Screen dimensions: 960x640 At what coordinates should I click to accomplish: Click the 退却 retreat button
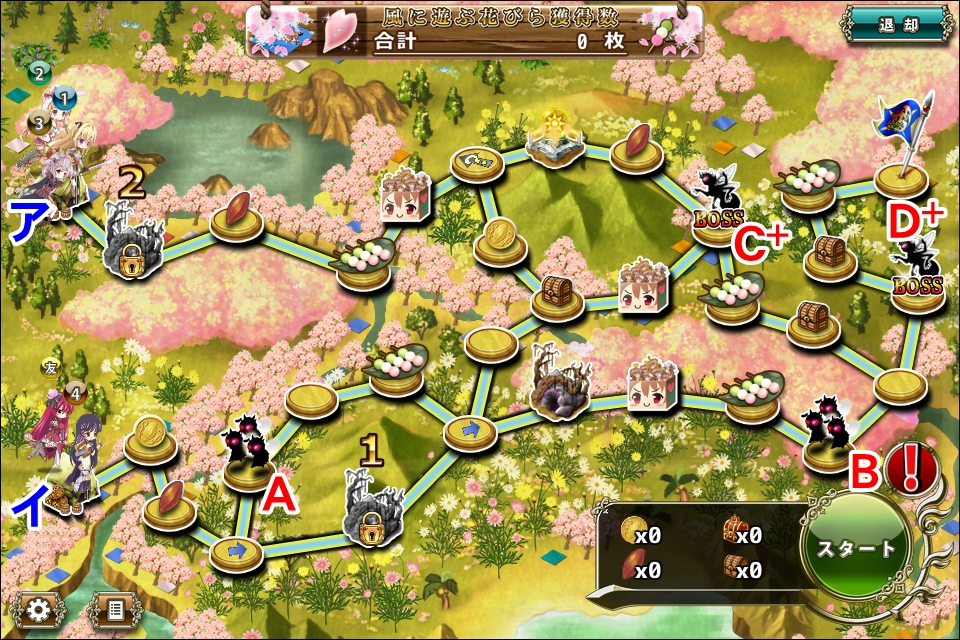897,23
